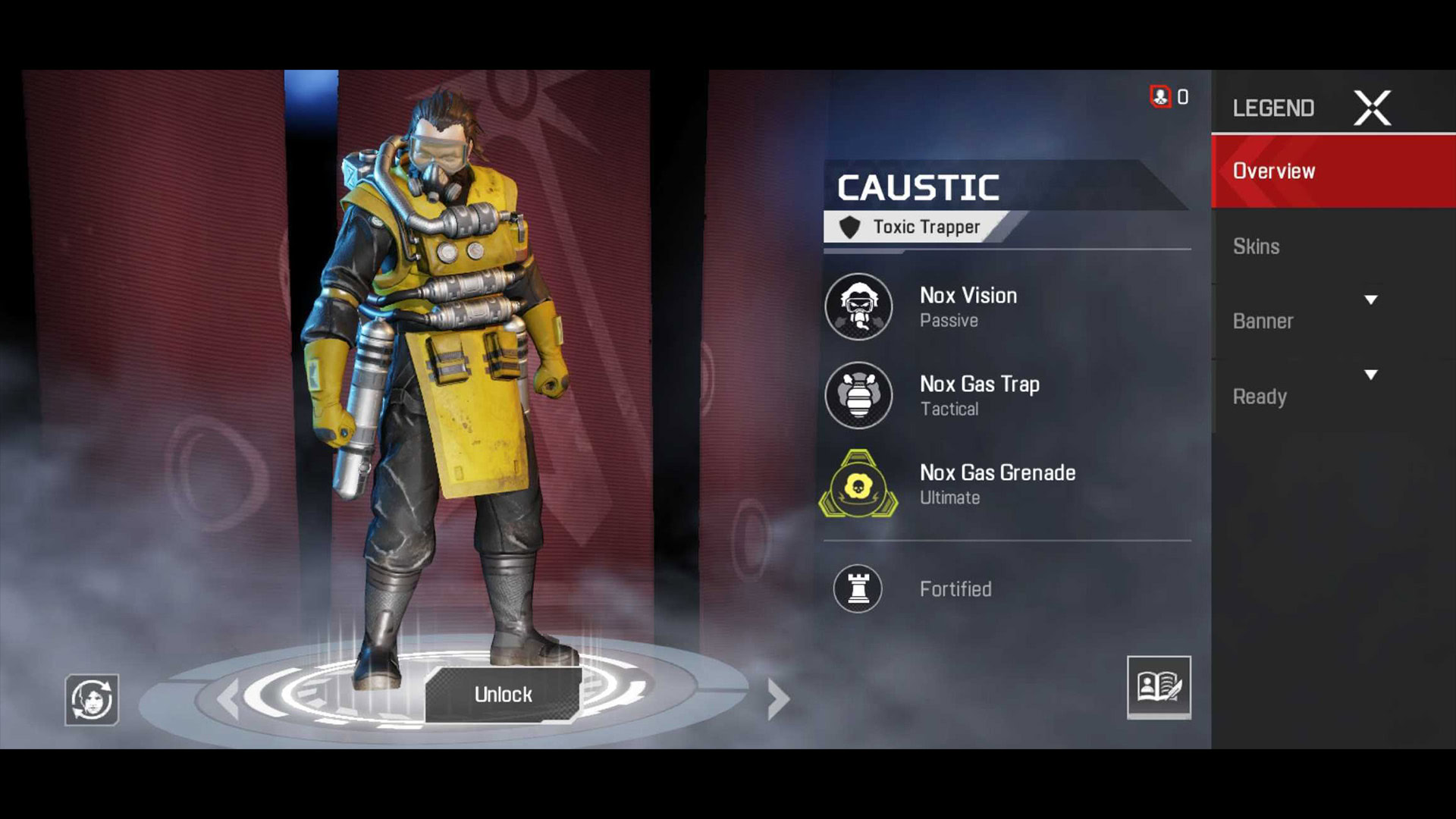Image resolution: width=1456 pixels, height=819 pixels.
Task: Go to previous legend with left arrow
Action: (x=228, y=698)
